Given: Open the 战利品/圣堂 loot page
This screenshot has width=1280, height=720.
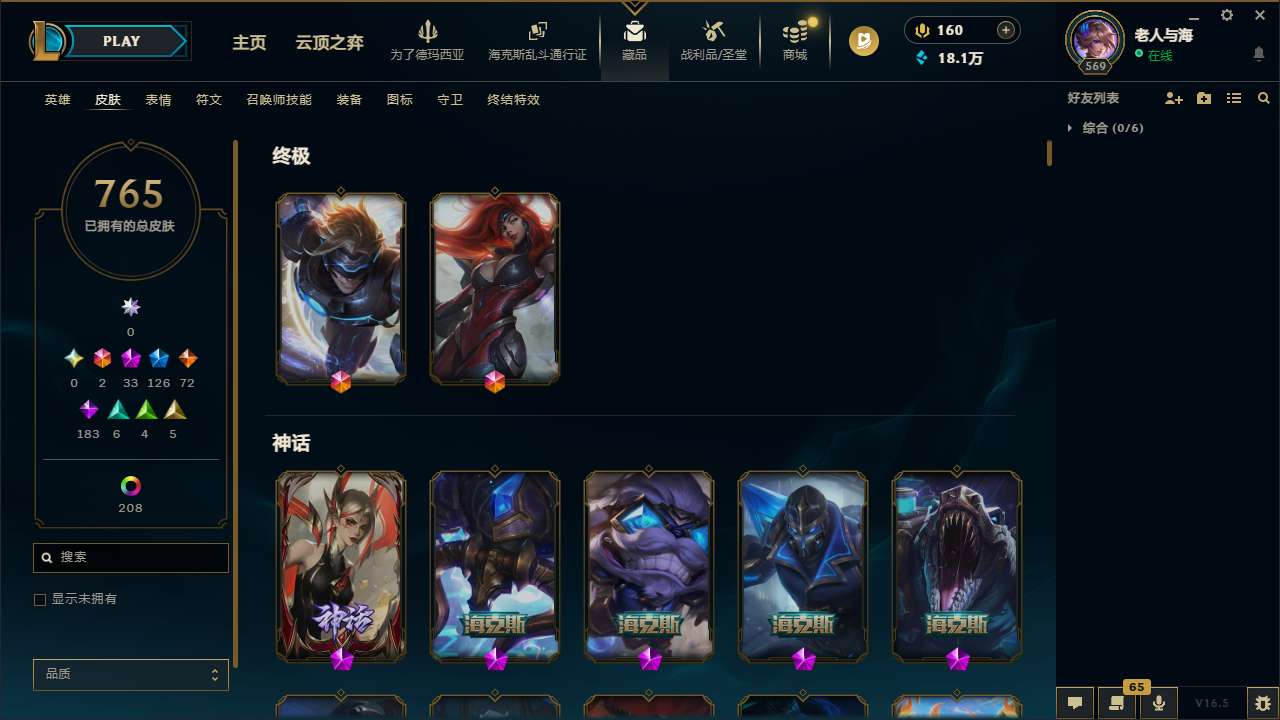Looking at the screenshot, I should coord(713,40).
